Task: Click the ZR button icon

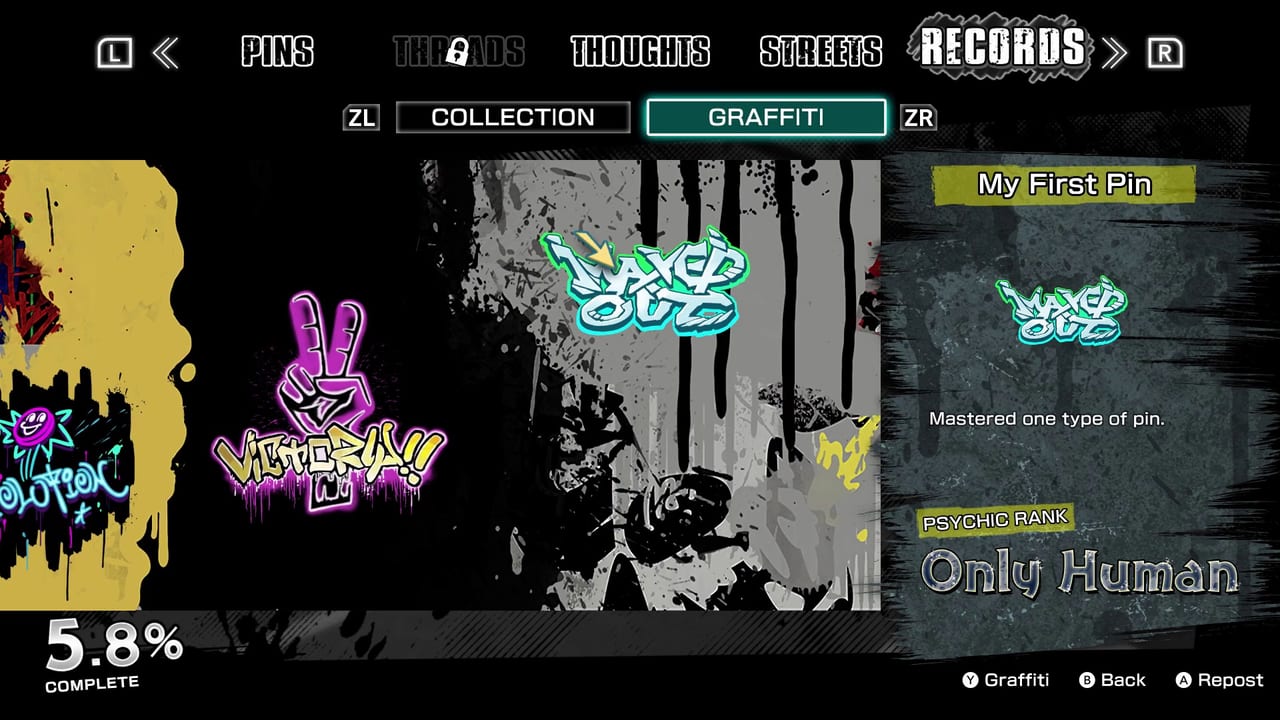Action: click(919, 117)
